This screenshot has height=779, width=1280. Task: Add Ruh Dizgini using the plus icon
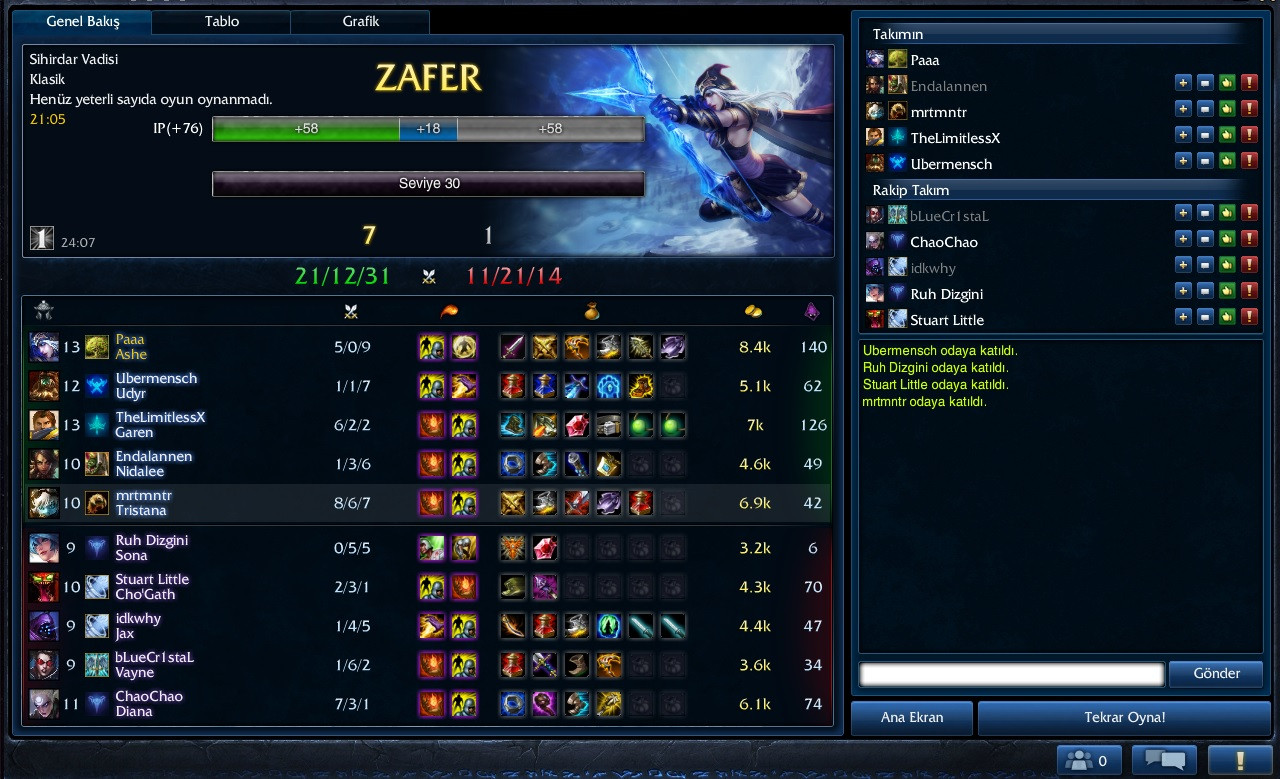point(1183,291)
